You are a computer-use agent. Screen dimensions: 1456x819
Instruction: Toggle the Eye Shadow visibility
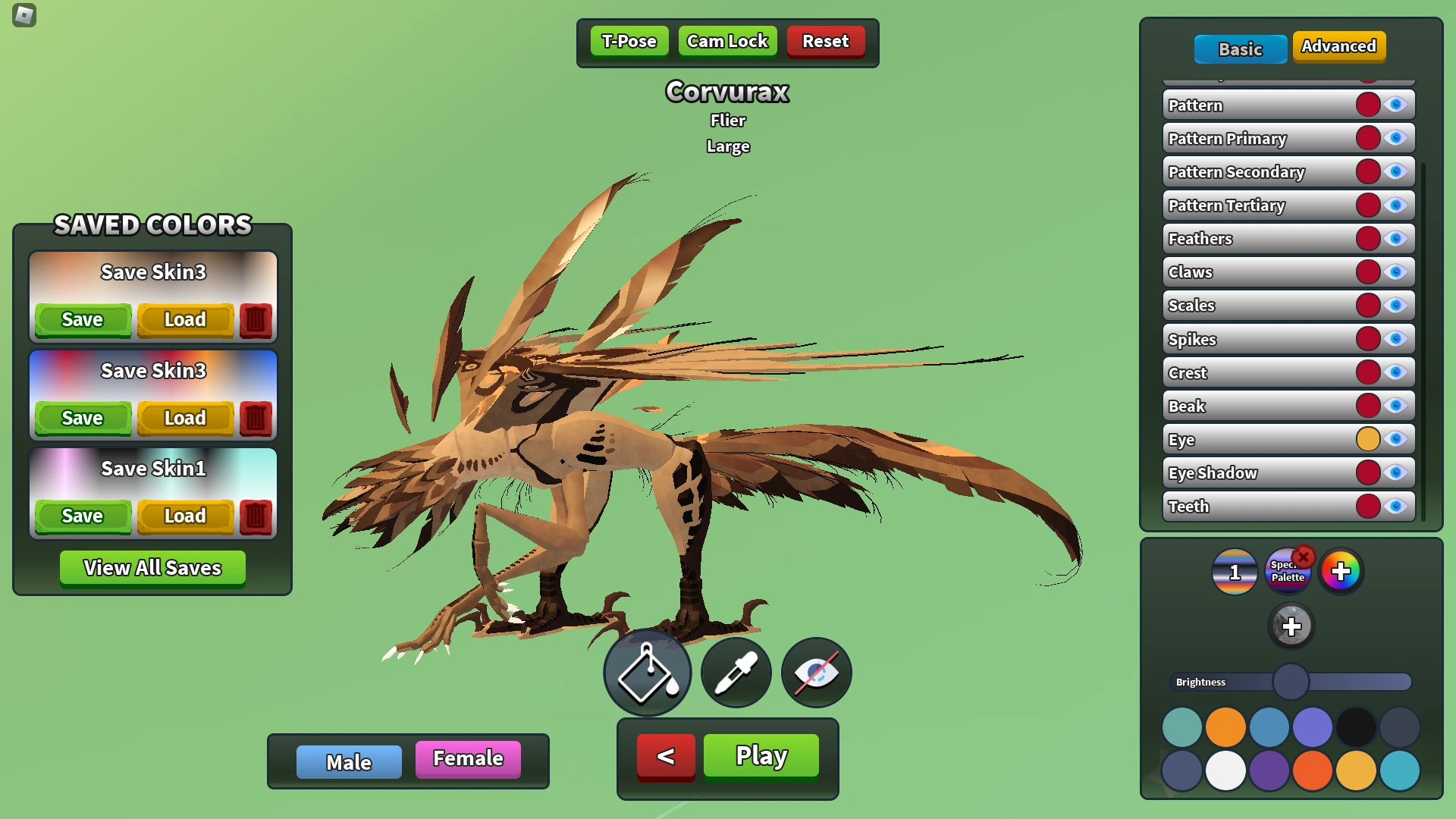click(x=1395, y=472)
